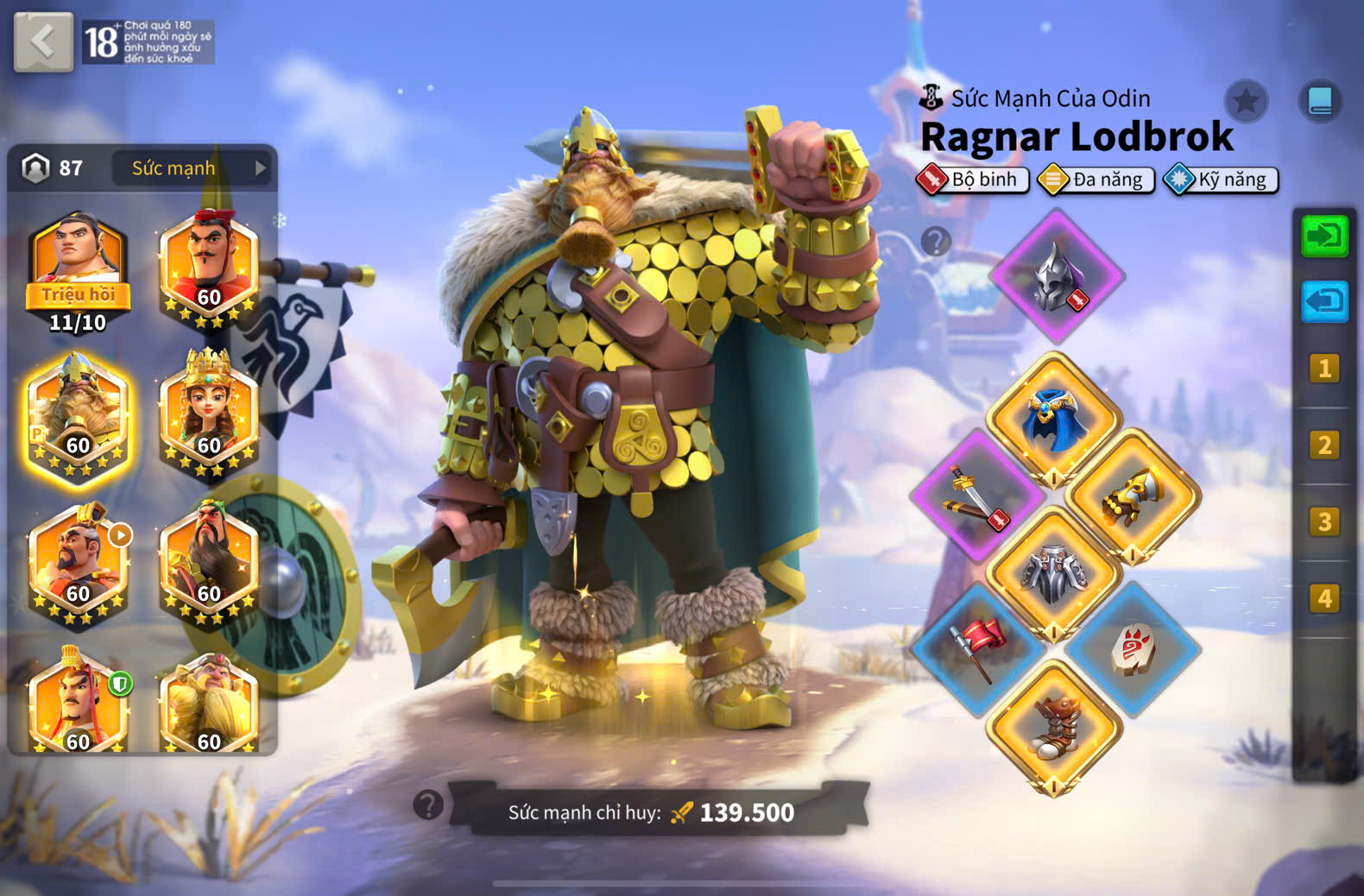
Task: Click the blue return arrow button
Action: pyautogui.click(x=1324, y=301)
